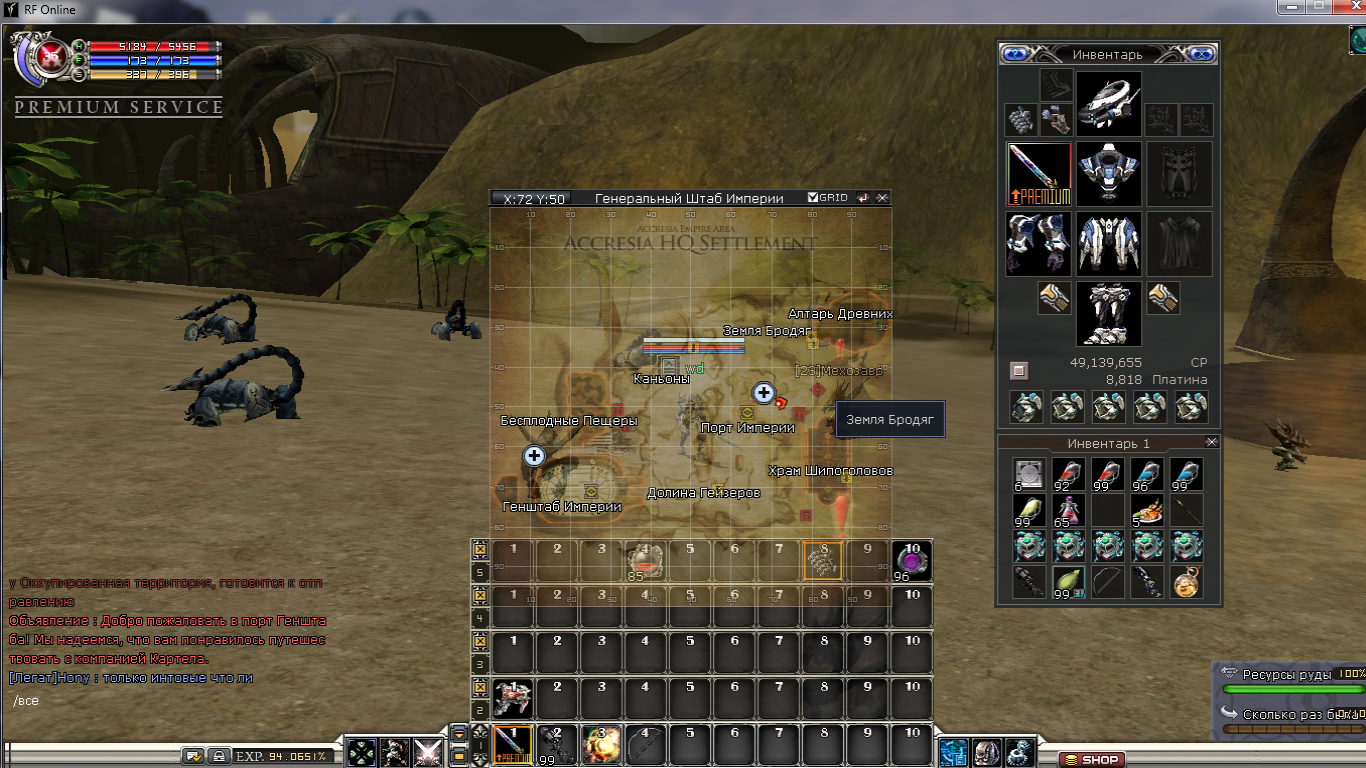Screen dimensions: 1366x768
Task: Toggle the map GRID checkbox
Action: click(x=813, y=198)
